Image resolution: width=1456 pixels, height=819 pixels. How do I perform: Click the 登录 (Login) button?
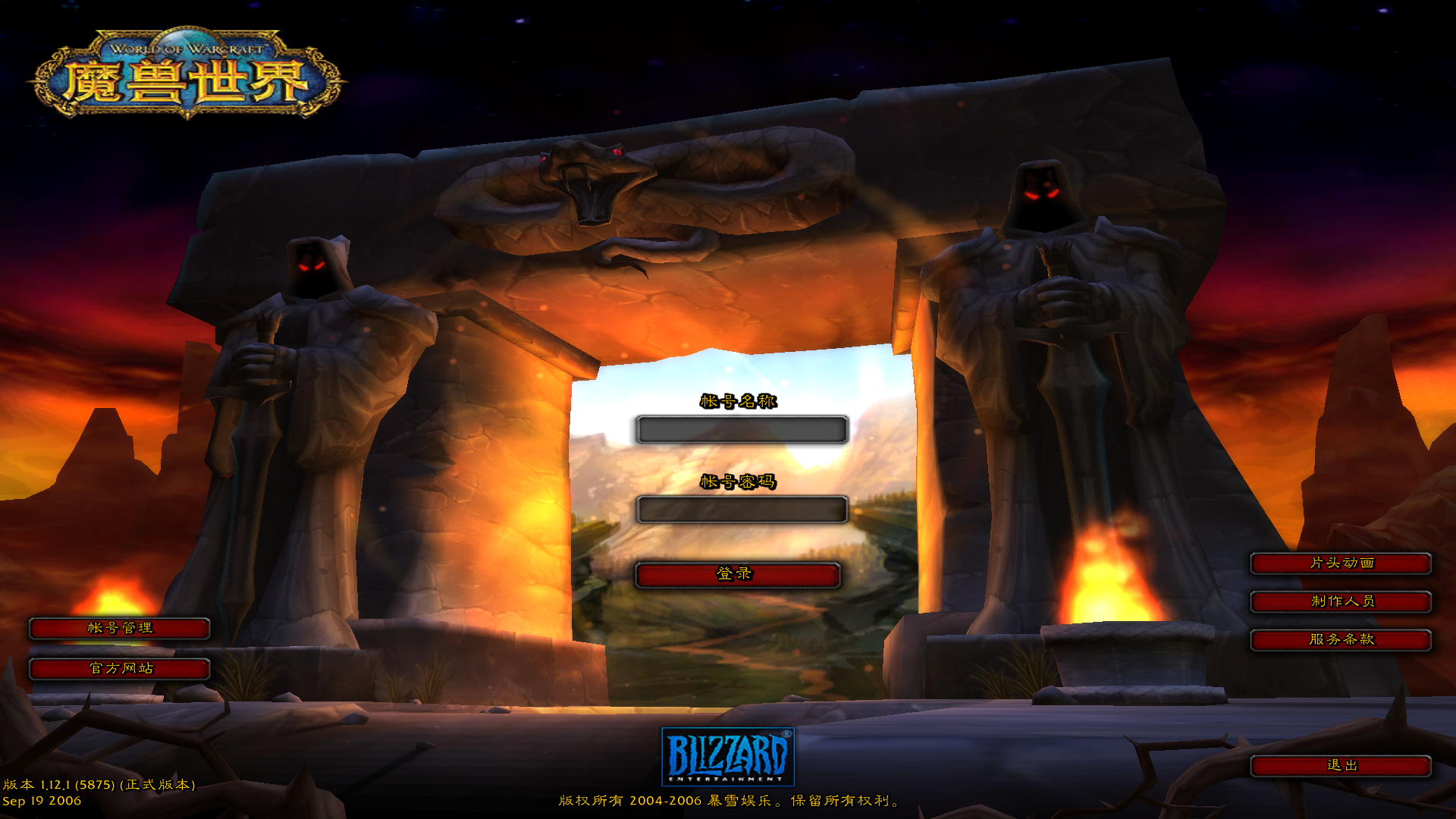pyautogui.click(x=739, y=575)
